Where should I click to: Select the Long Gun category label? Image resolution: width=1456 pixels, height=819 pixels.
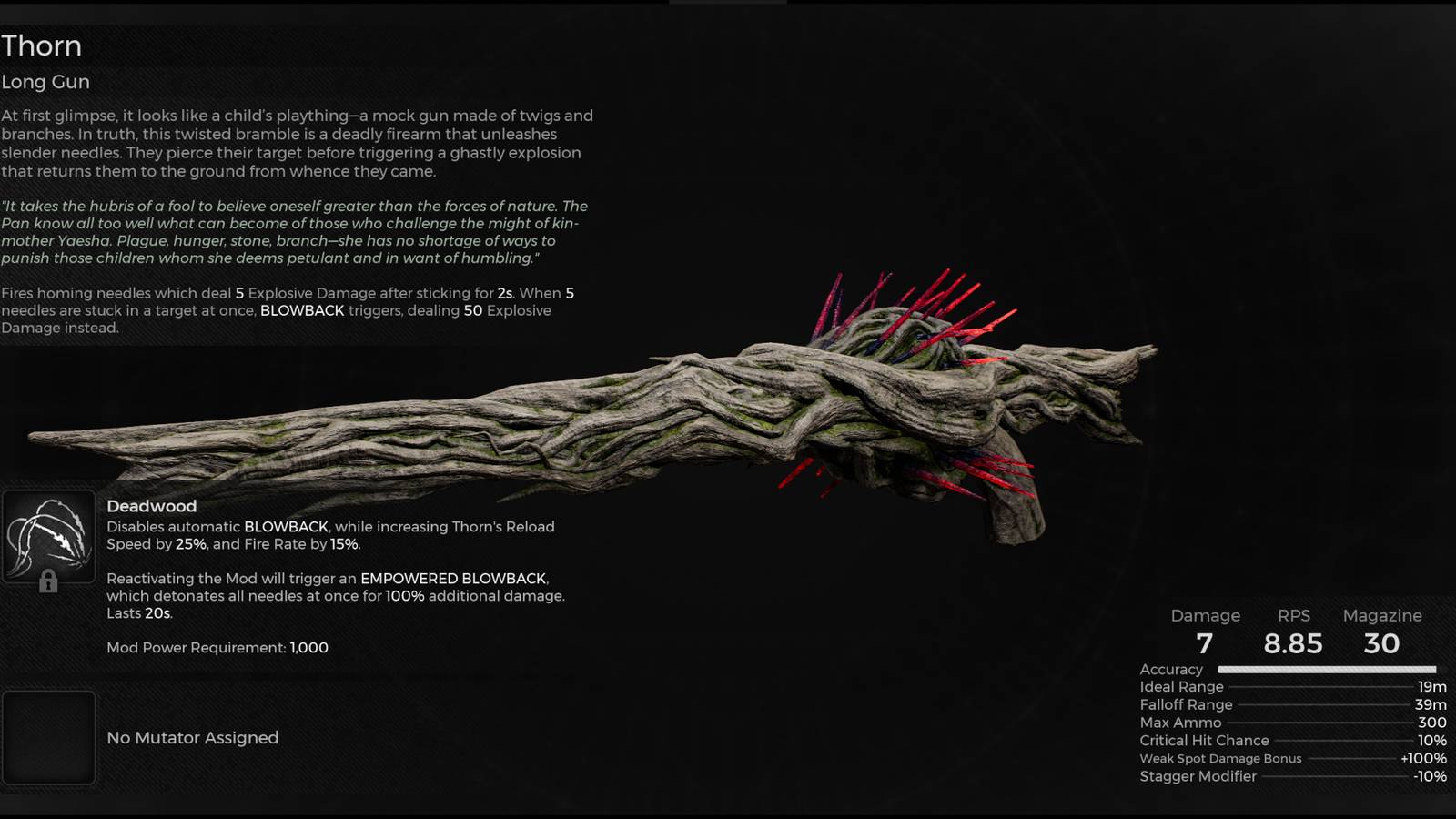45,82
